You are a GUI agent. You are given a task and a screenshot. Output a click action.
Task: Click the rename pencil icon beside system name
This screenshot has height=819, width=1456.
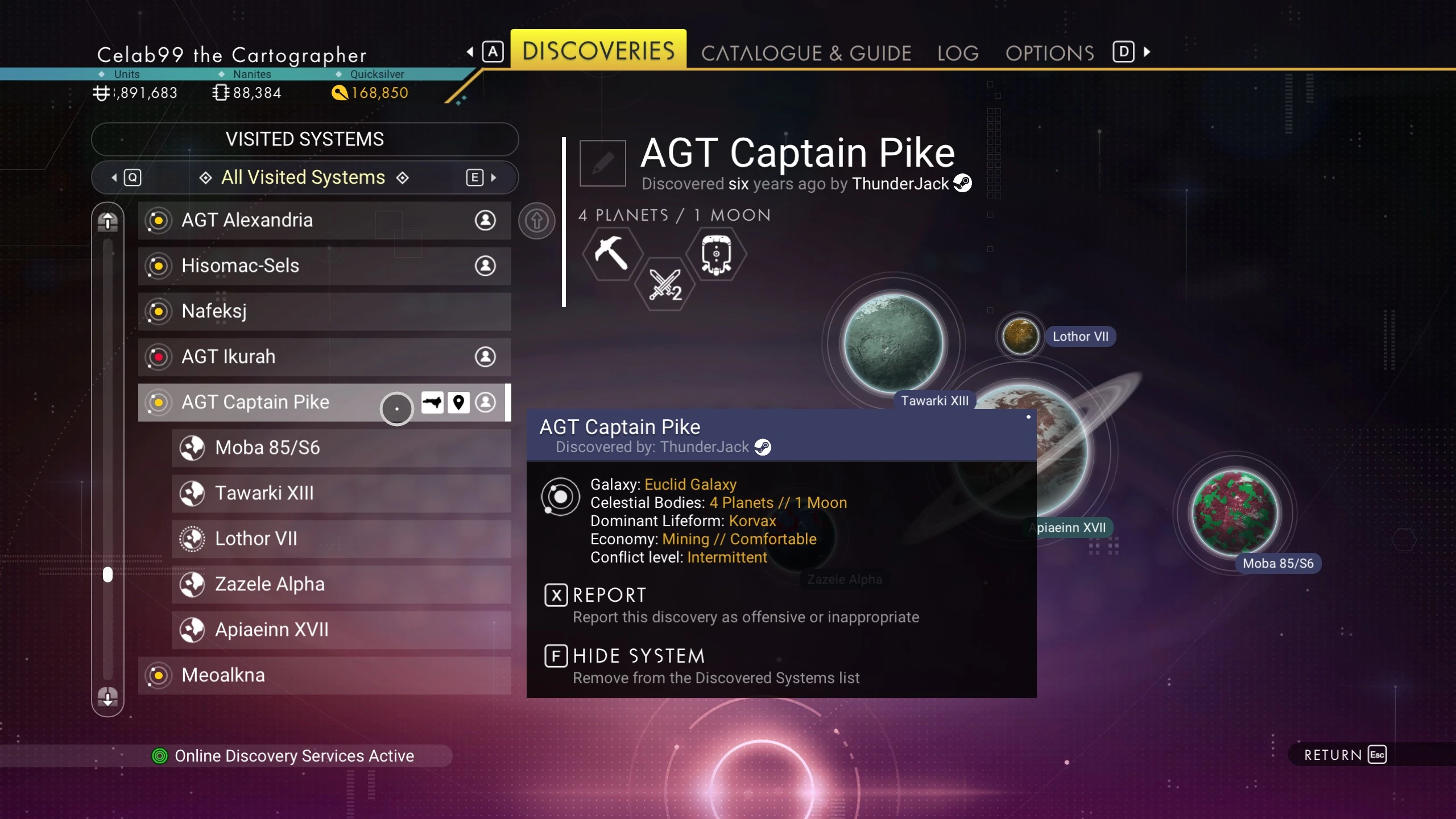point(602,163)
